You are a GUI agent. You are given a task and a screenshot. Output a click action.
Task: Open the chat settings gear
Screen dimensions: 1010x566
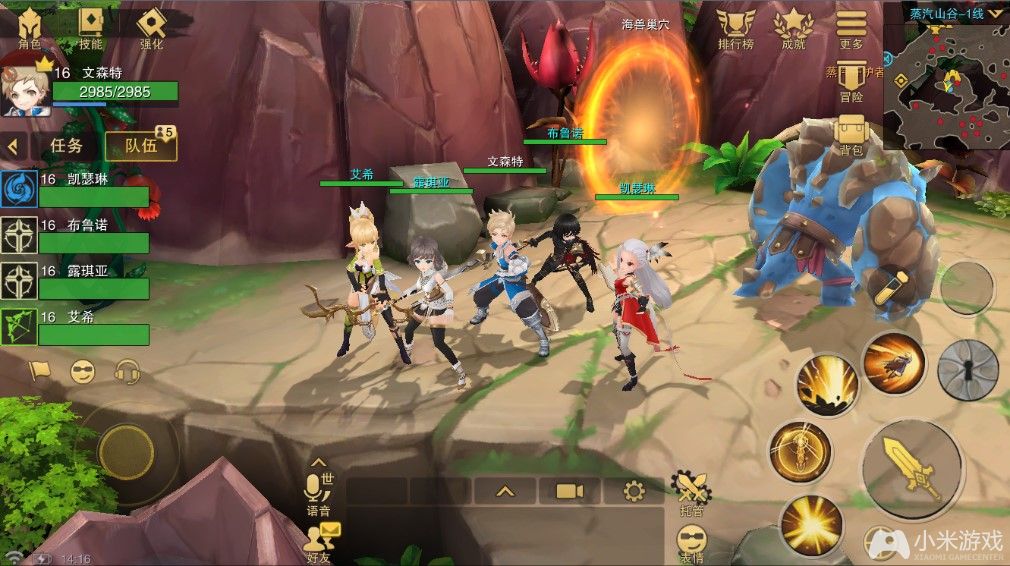coord(633,491)
